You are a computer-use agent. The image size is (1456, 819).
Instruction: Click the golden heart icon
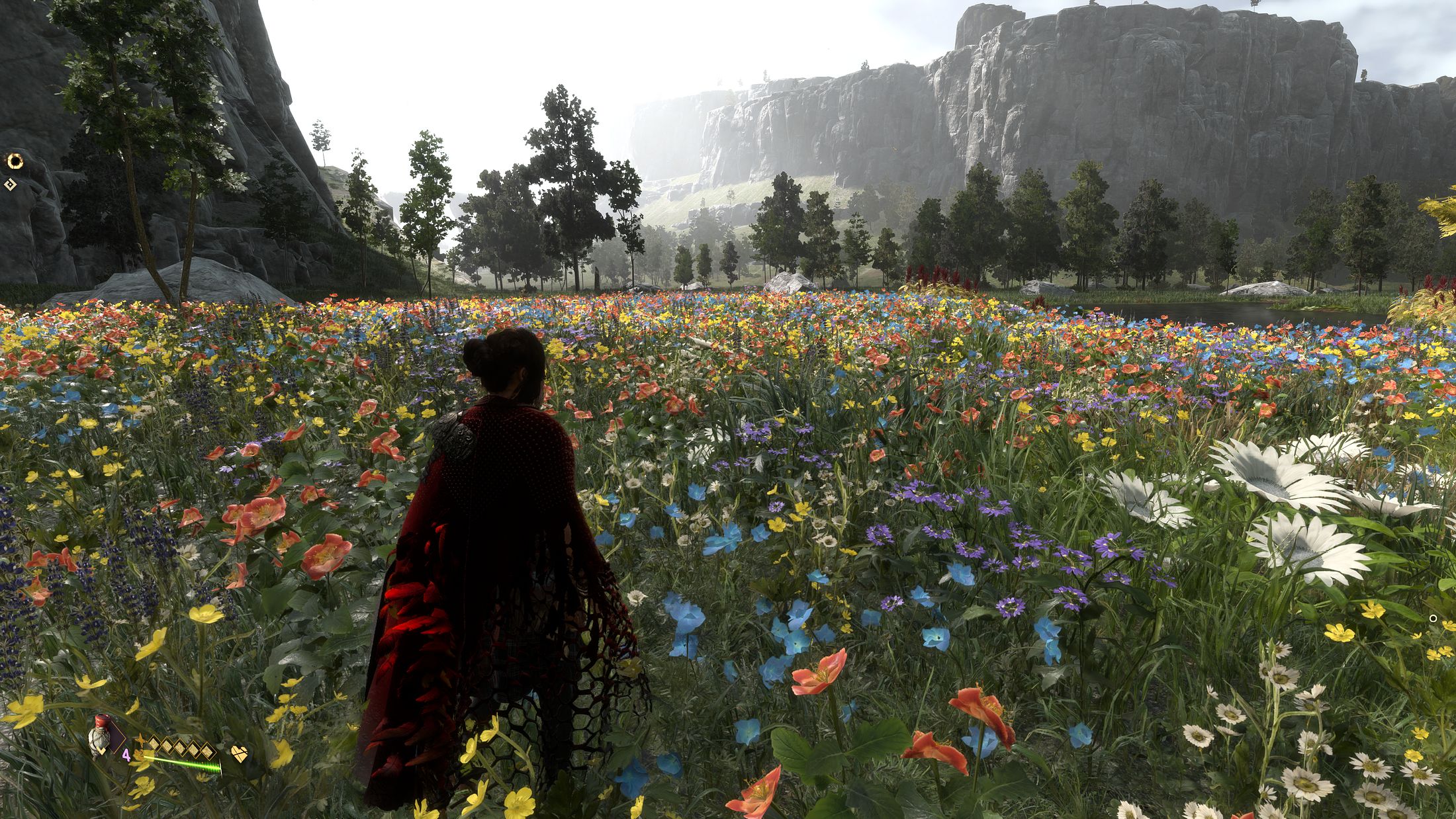click(239, 754)
